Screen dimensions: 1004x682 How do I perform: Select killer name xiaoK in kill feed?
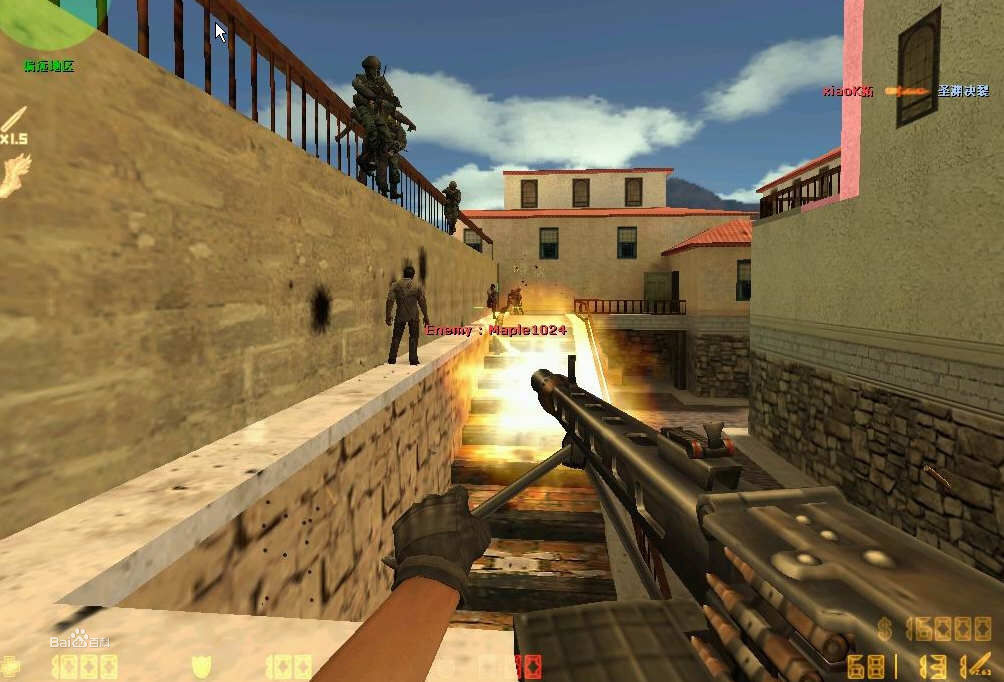[848, 91]
